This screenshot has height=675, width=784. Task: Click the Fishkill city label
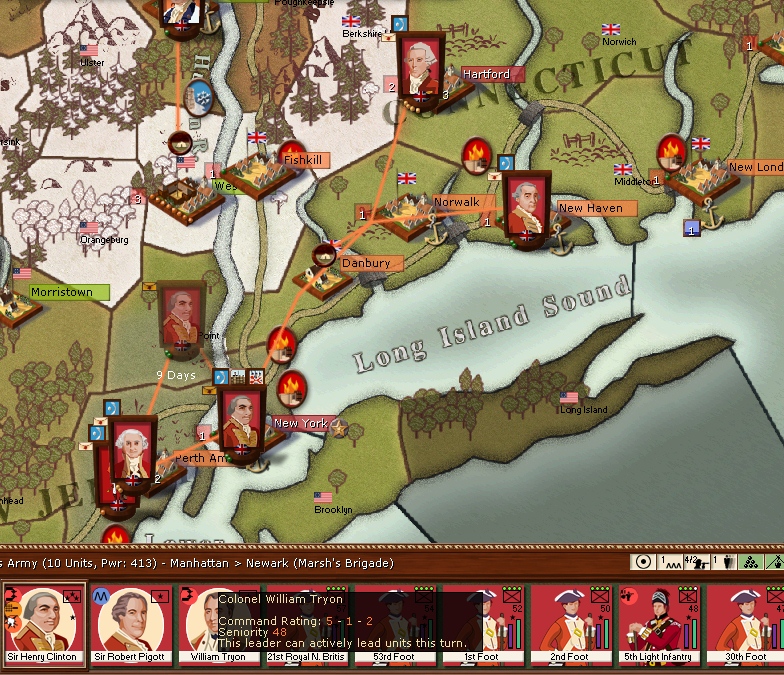302,159
